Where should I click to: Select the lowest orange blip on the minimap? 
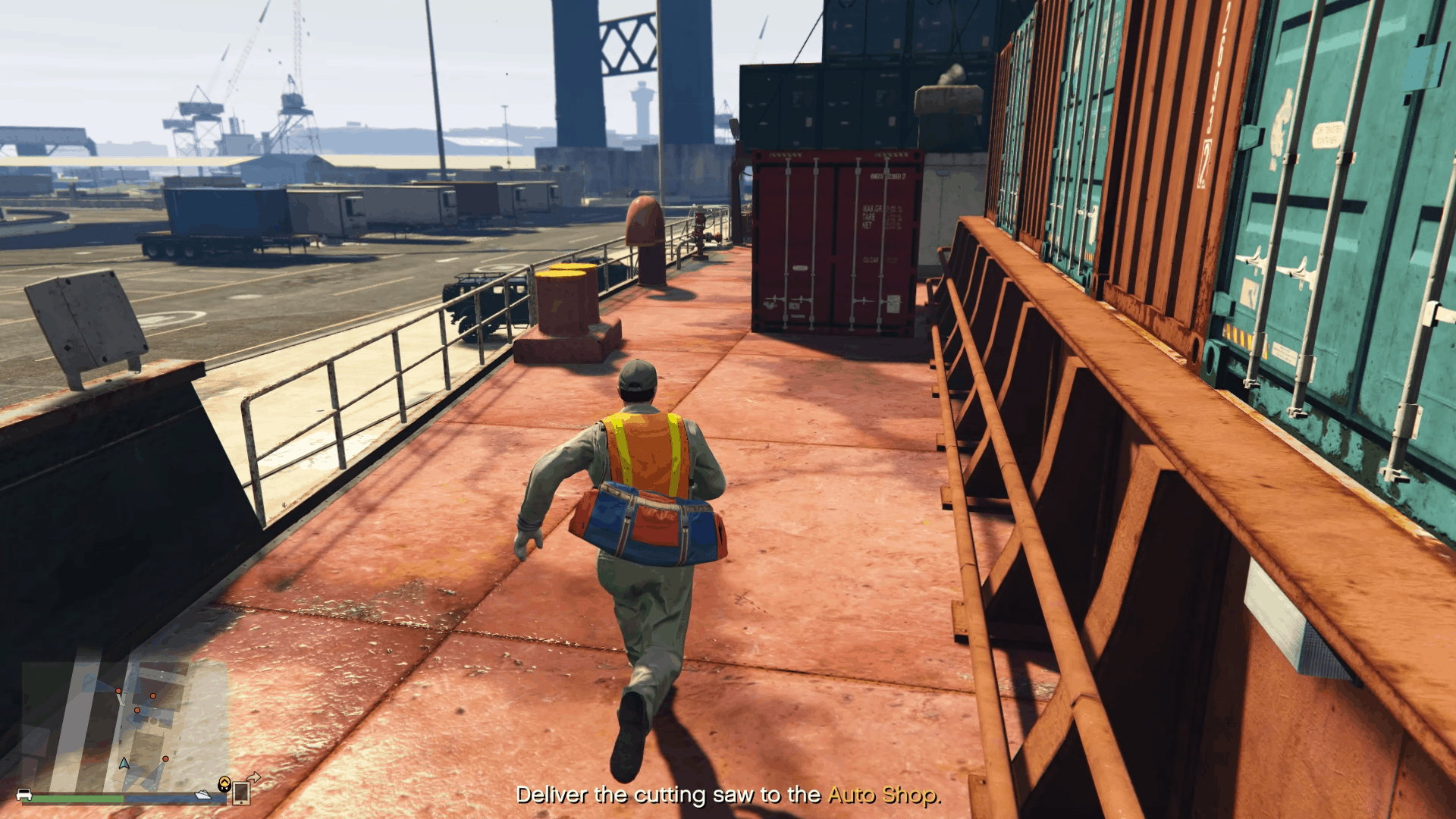pyautogui.click(x=165, y=759)
